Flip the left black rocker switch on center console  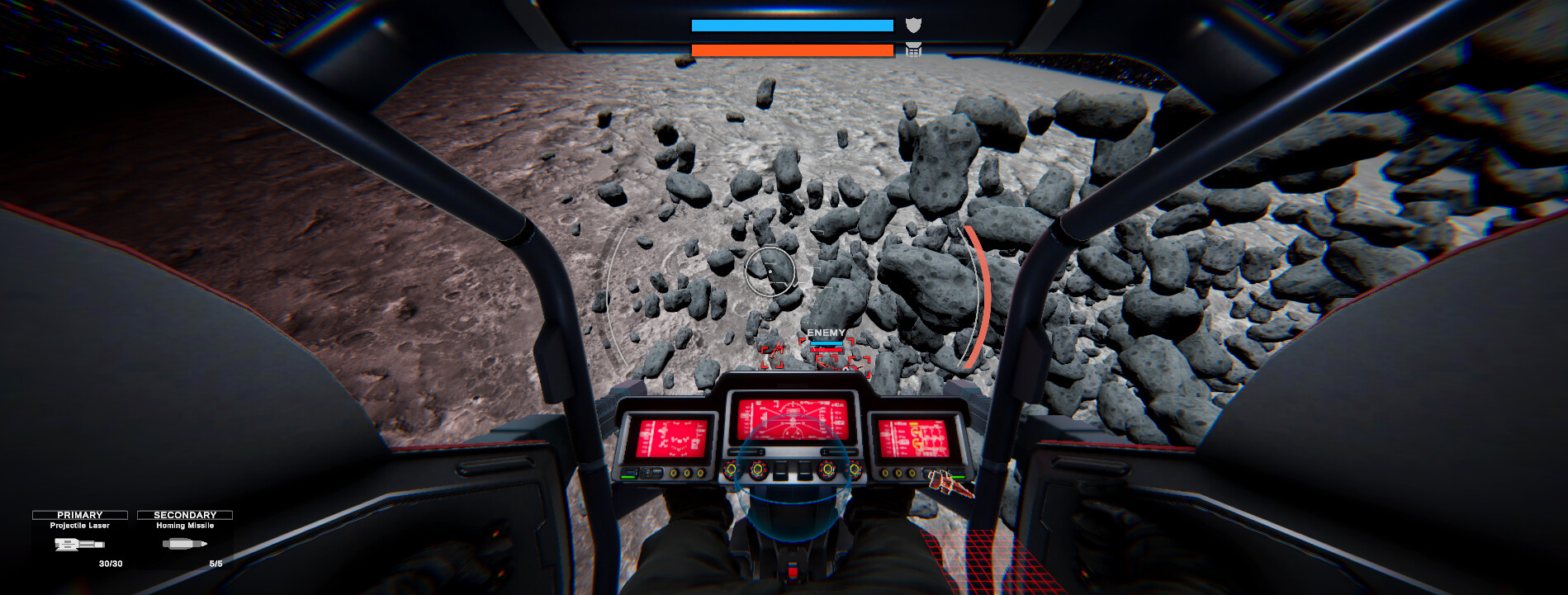point(780,470)
